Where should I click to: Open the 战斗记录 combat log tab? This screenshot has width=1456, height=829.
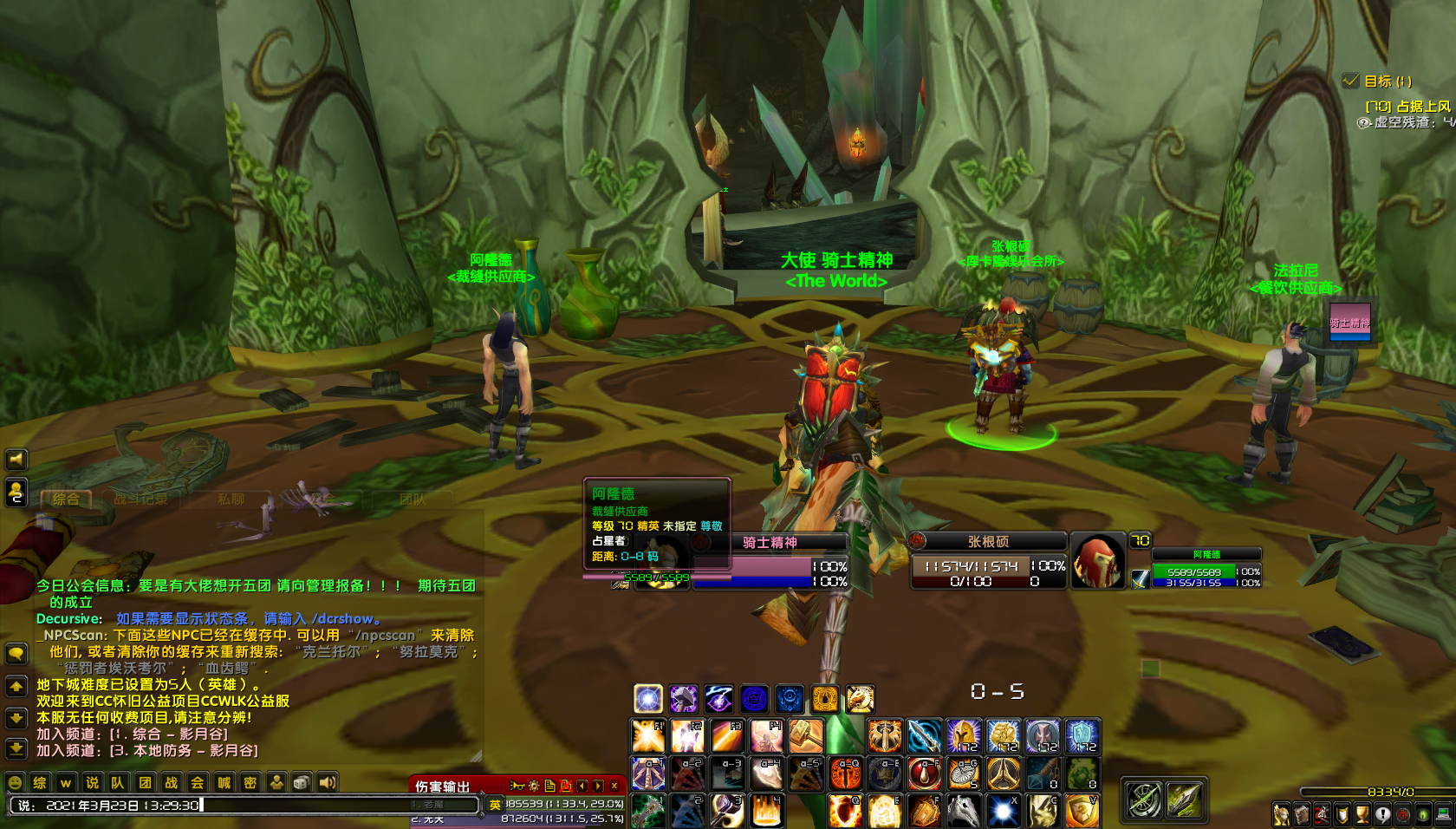141,499
